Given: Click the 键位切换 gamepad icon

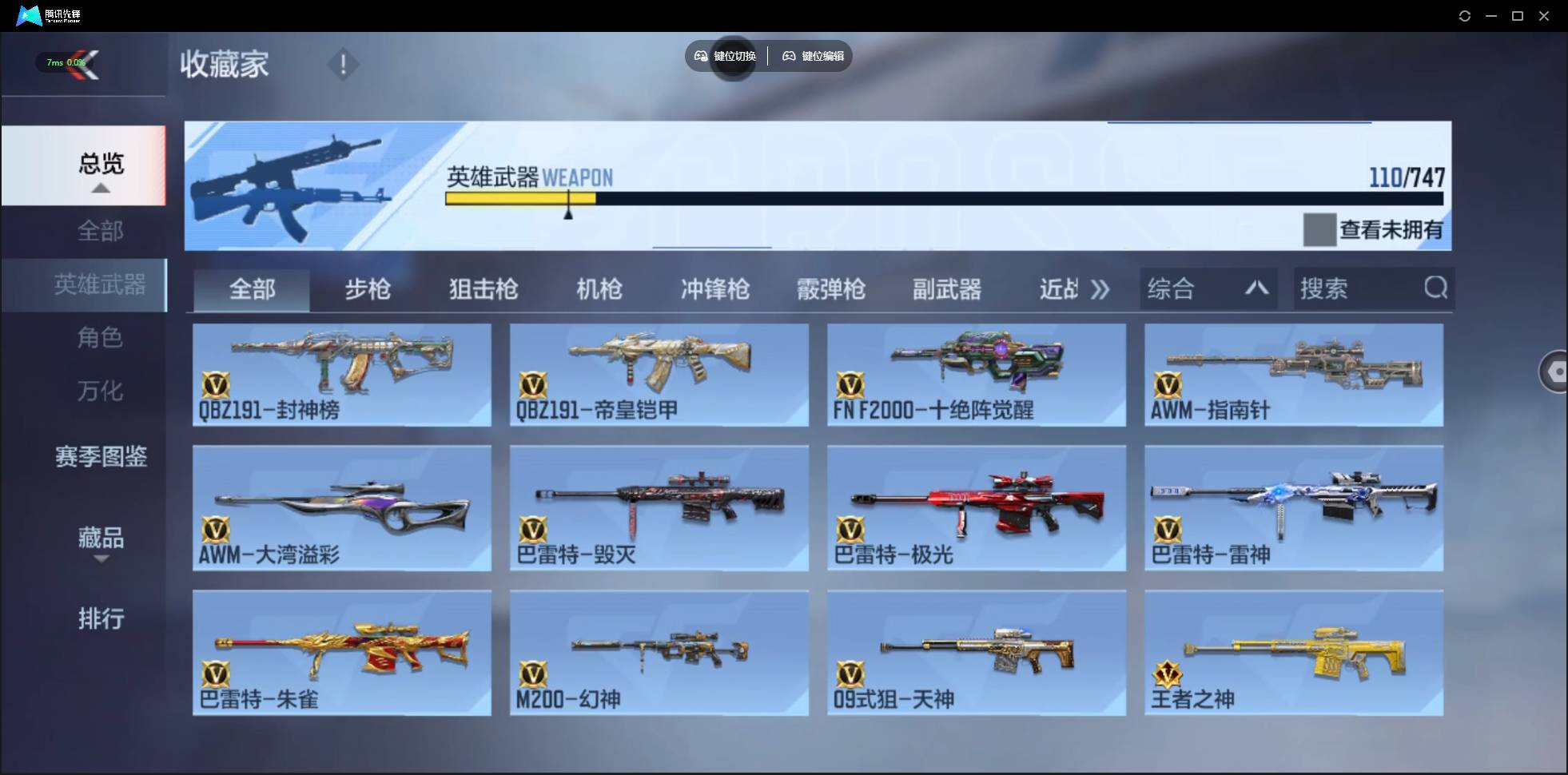Looking at the screenshot, I should 700,56.
